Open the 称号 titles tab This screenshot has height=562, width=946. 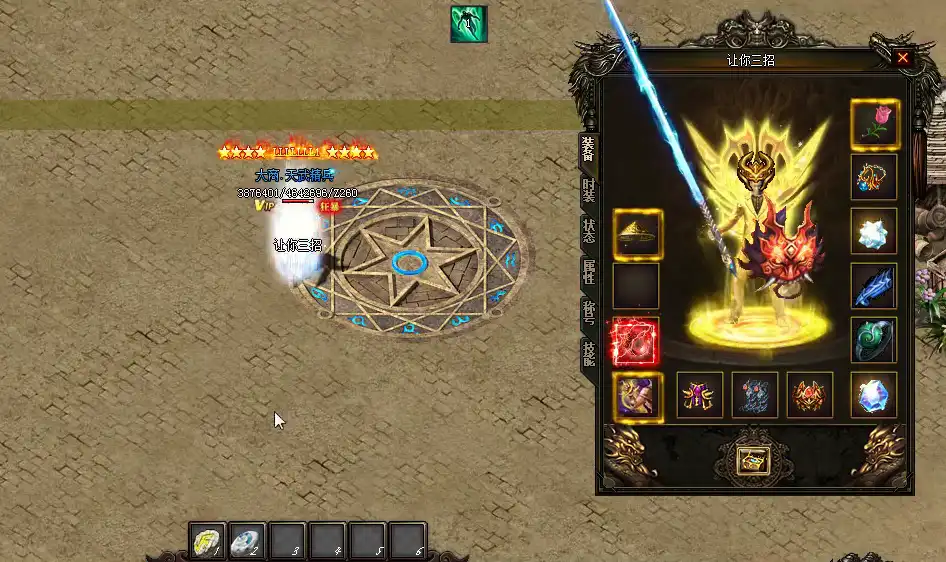pyautogui.click(x=588, y=311)
